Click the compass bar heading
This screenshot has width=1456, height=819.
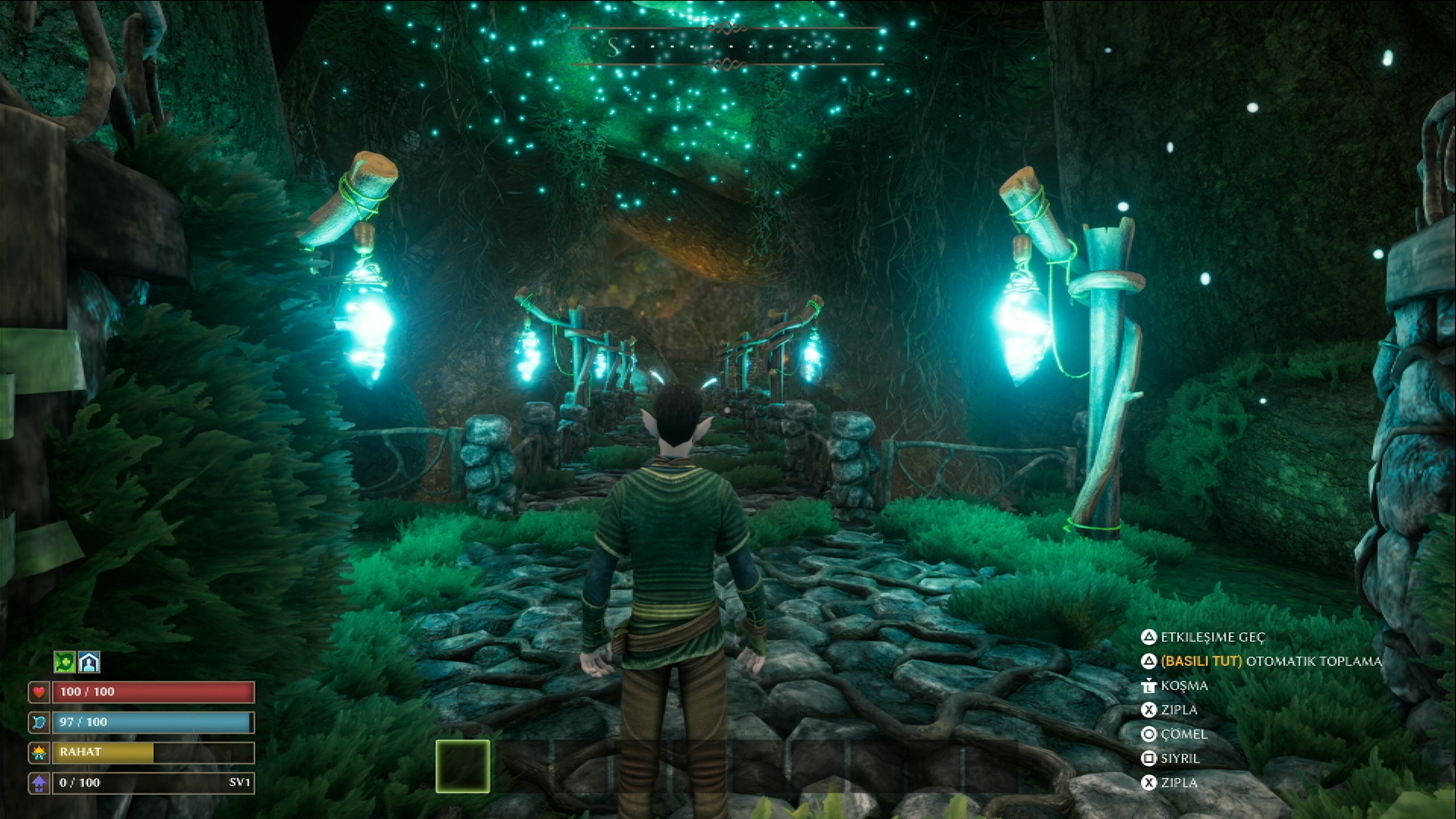(x=726, y=47)
